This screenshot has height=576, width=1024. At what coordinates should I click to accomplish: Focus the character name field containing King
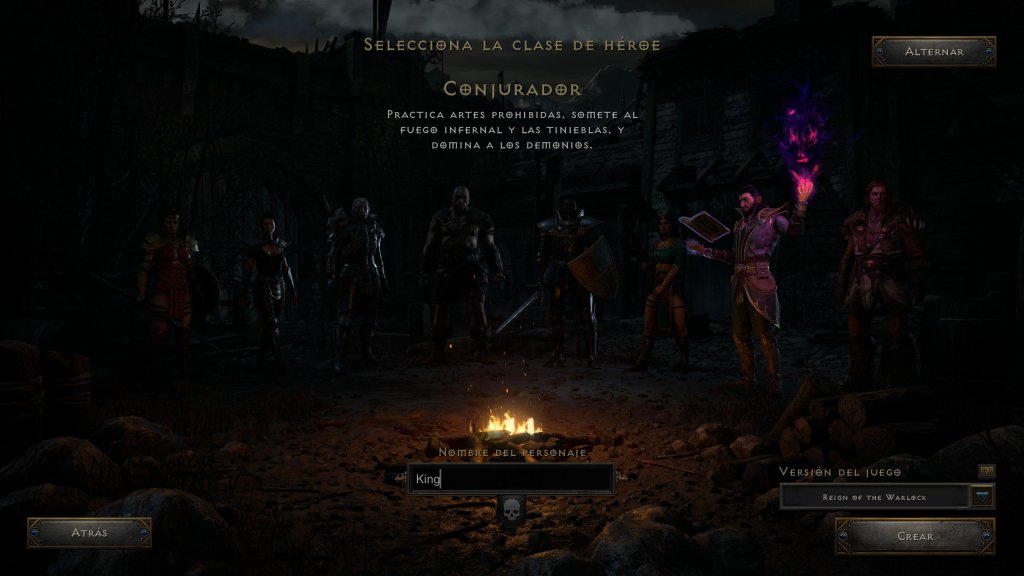click(511, 479)
